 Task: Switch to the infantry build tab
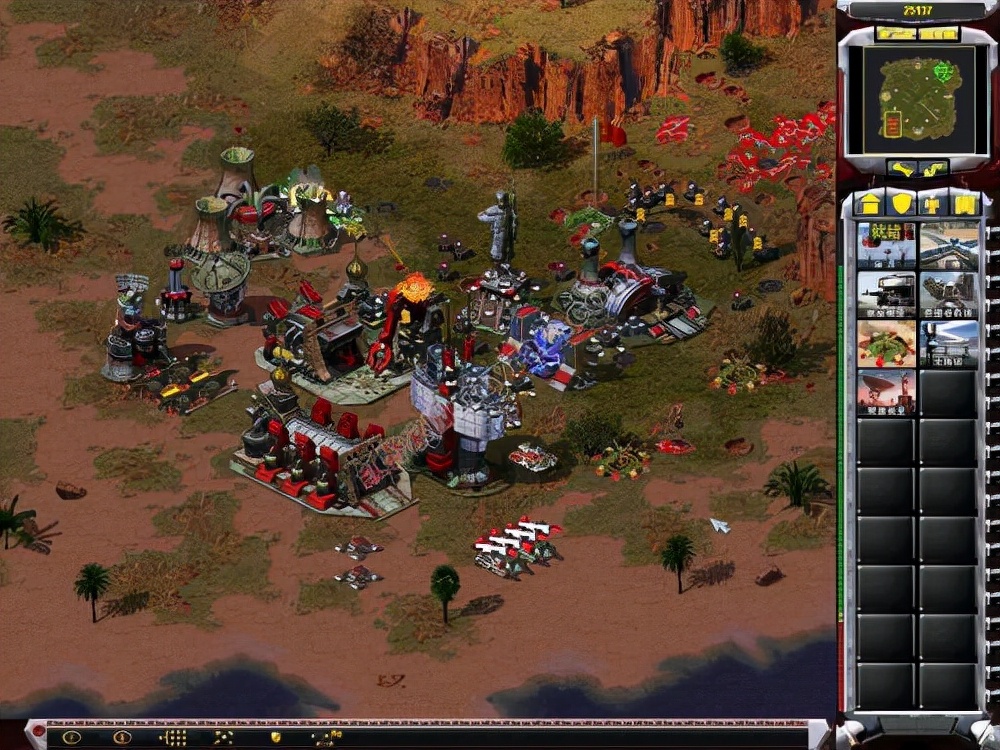coord(933,204)
